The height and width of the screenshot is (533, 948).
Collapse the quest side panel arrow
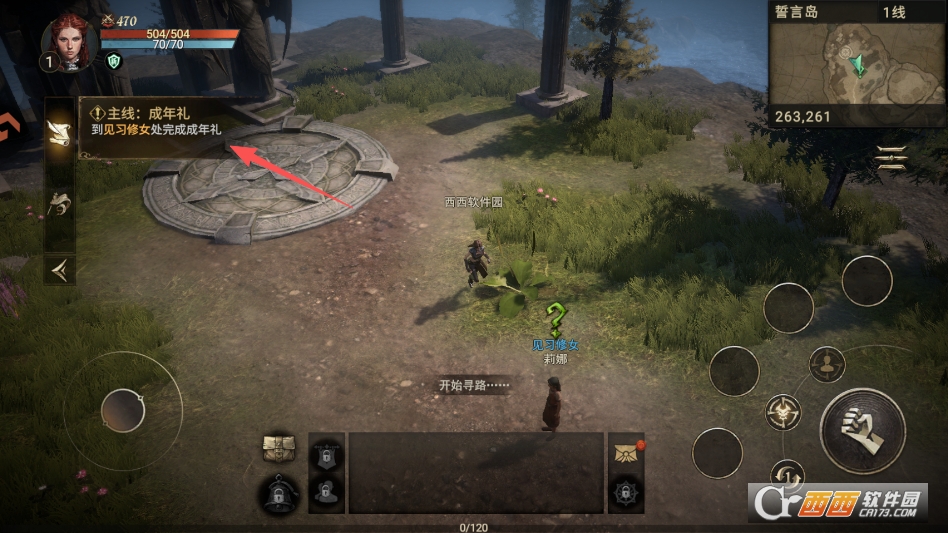tap(59, 267)
